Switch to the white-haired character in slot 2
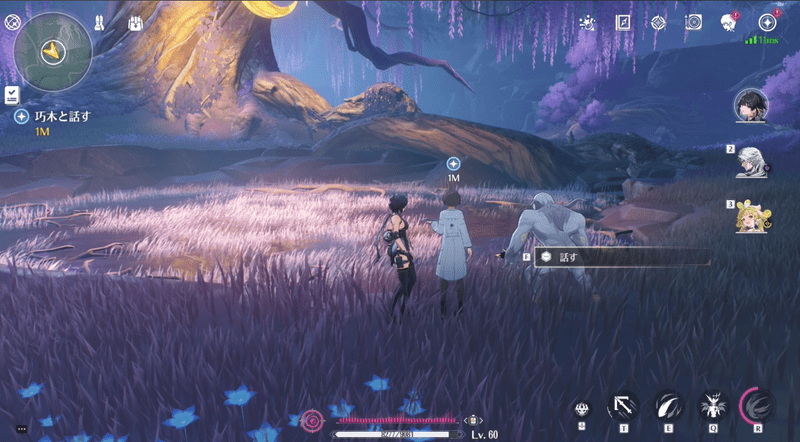This screenshot has width=800, height=442. [x=751, y=161]
